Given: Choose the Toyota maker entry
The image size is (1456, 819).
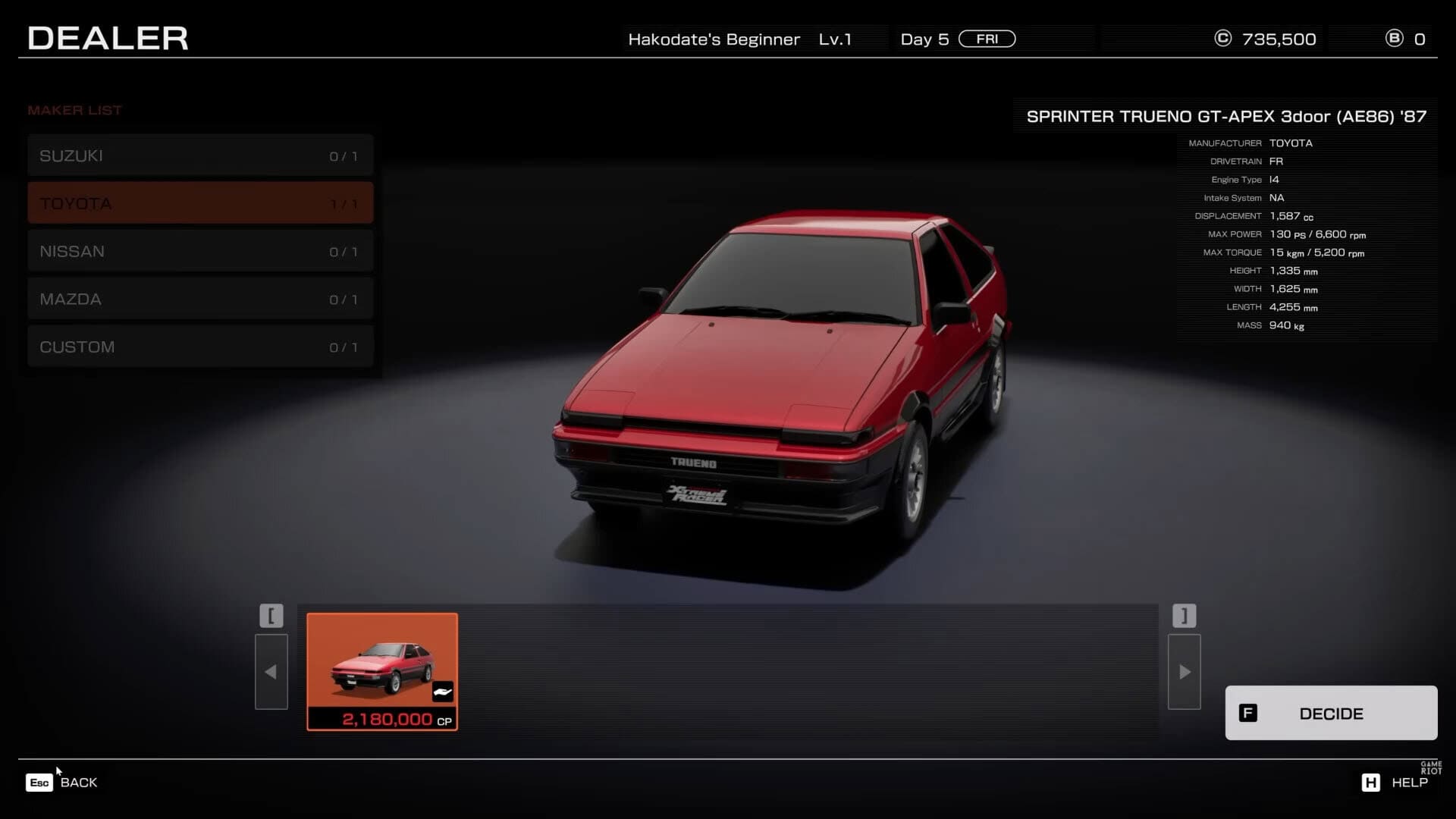Looking at the screenshot, I should 200,203.
